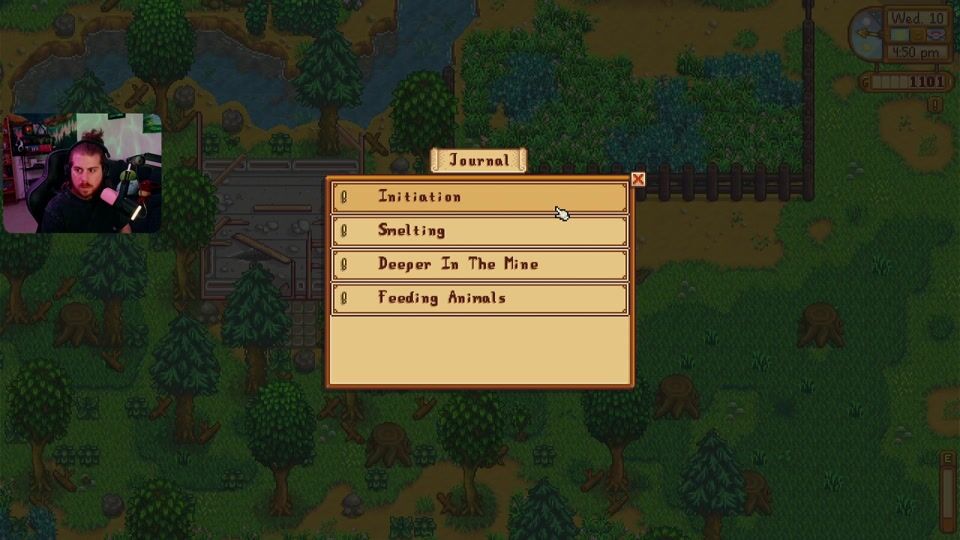
Task: Open the Initiation quest entry
Action: (x=479, y=197)
